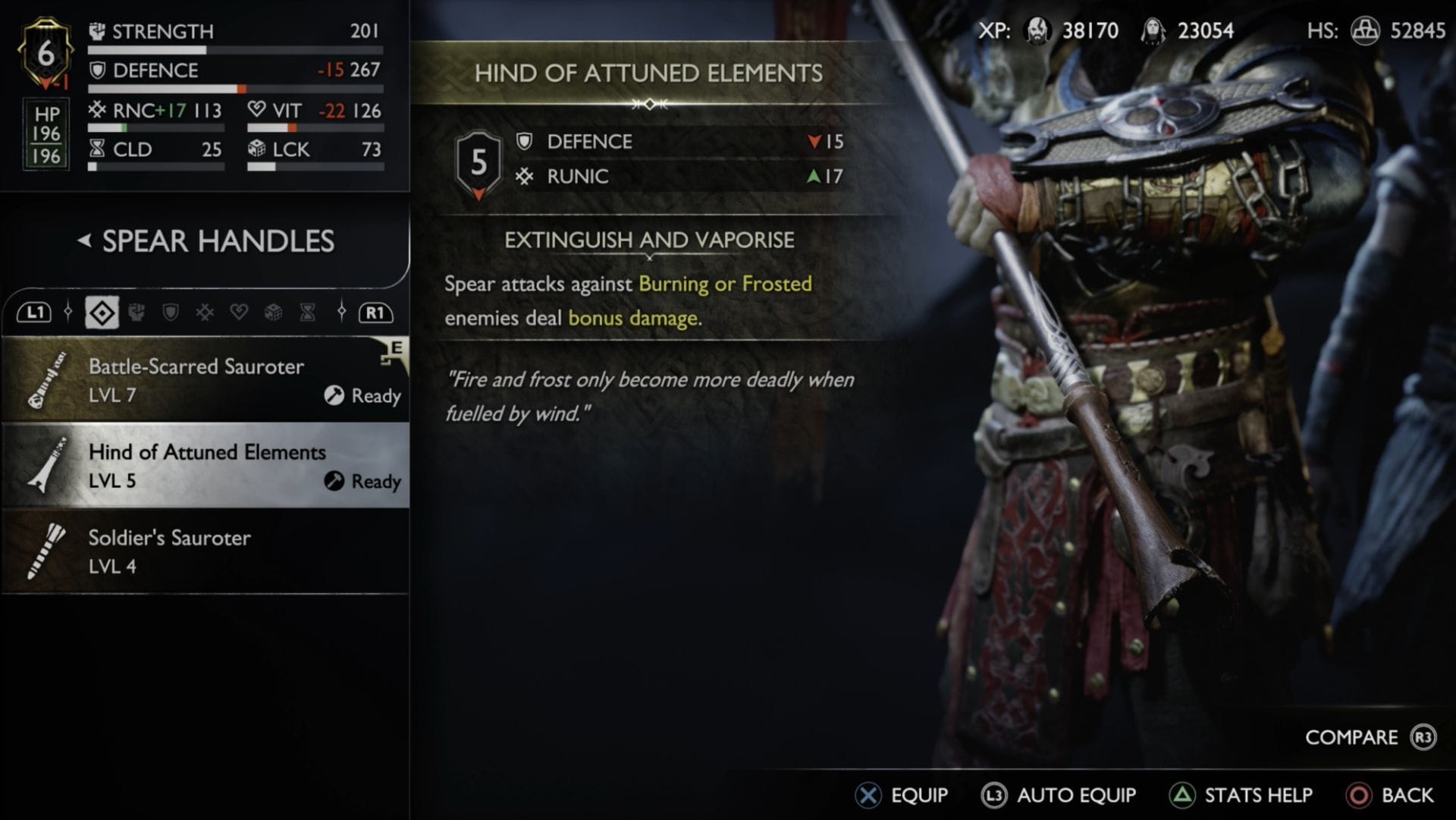This screenshot has width=1456, height=820.
Task: Click the highlighted diamond default sort icon
Action: click(x=101, y=311)
